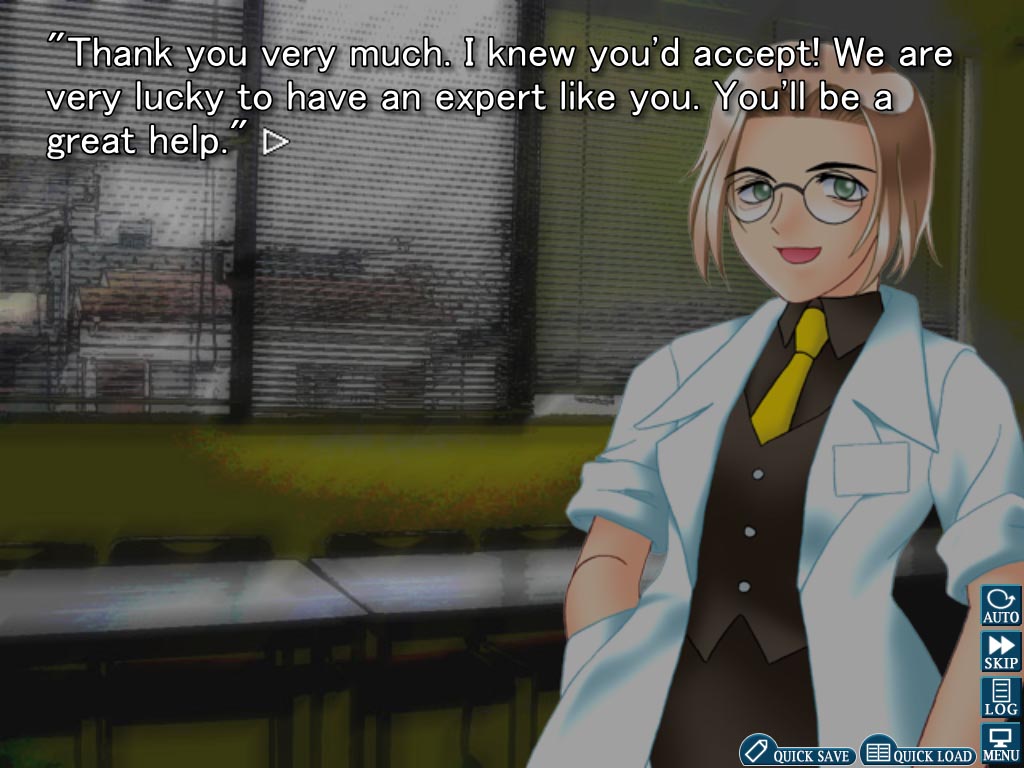
Task: Click Quick Load
Action: coord(917,752)
